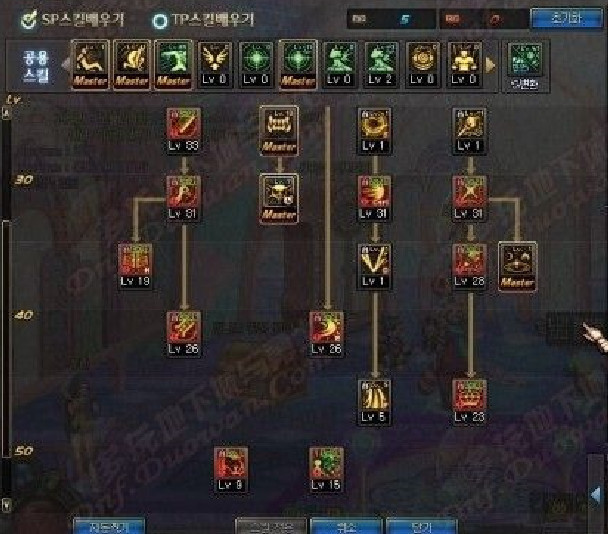Image resolution: width=608 pixels, height=534 pixels.
Task: Pick the Lv 23 red skill icon
Action: coord(469,396)
